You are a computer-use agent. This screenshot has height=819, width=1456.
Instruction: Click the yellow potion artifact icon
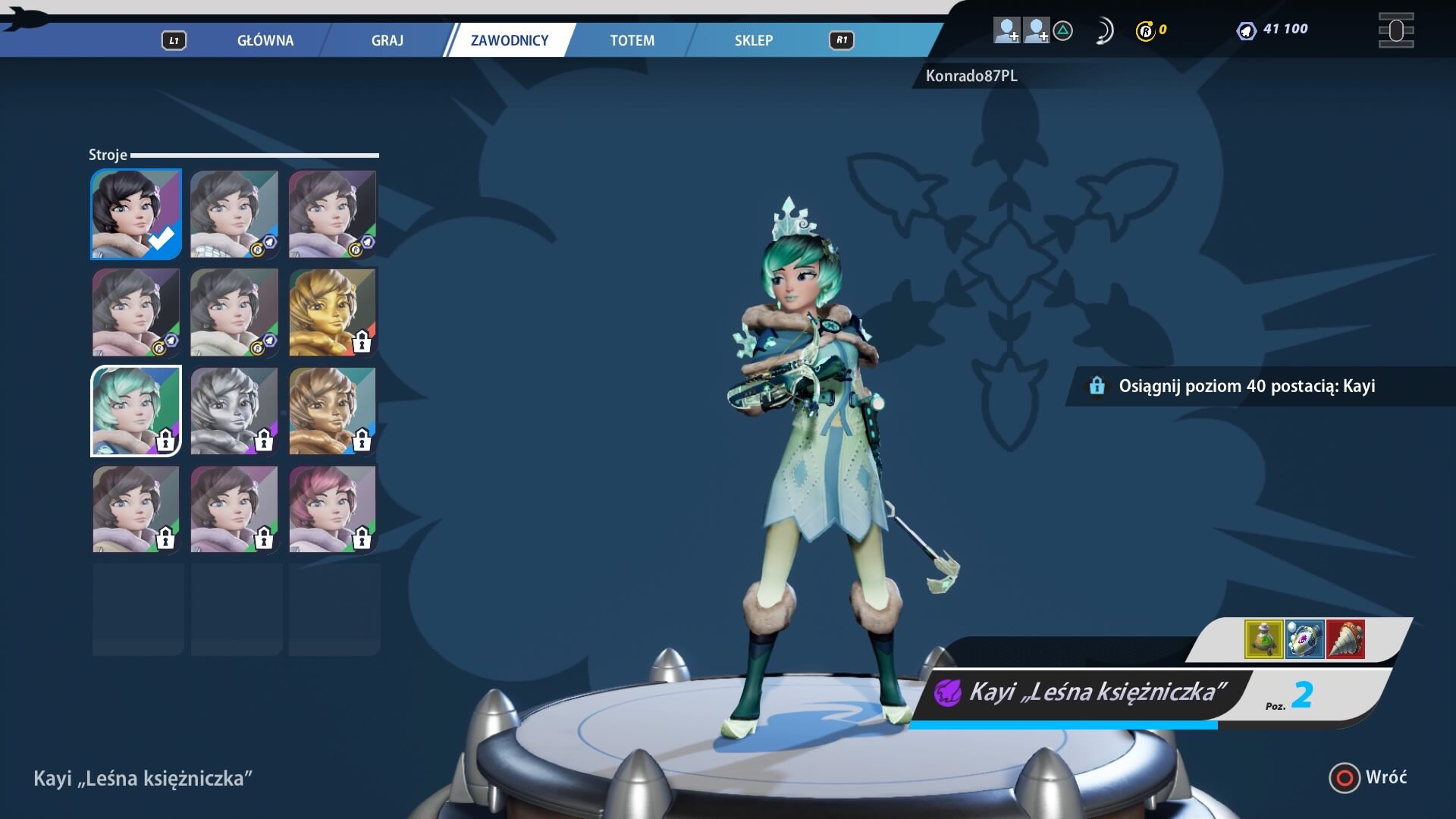point(1263,639)
